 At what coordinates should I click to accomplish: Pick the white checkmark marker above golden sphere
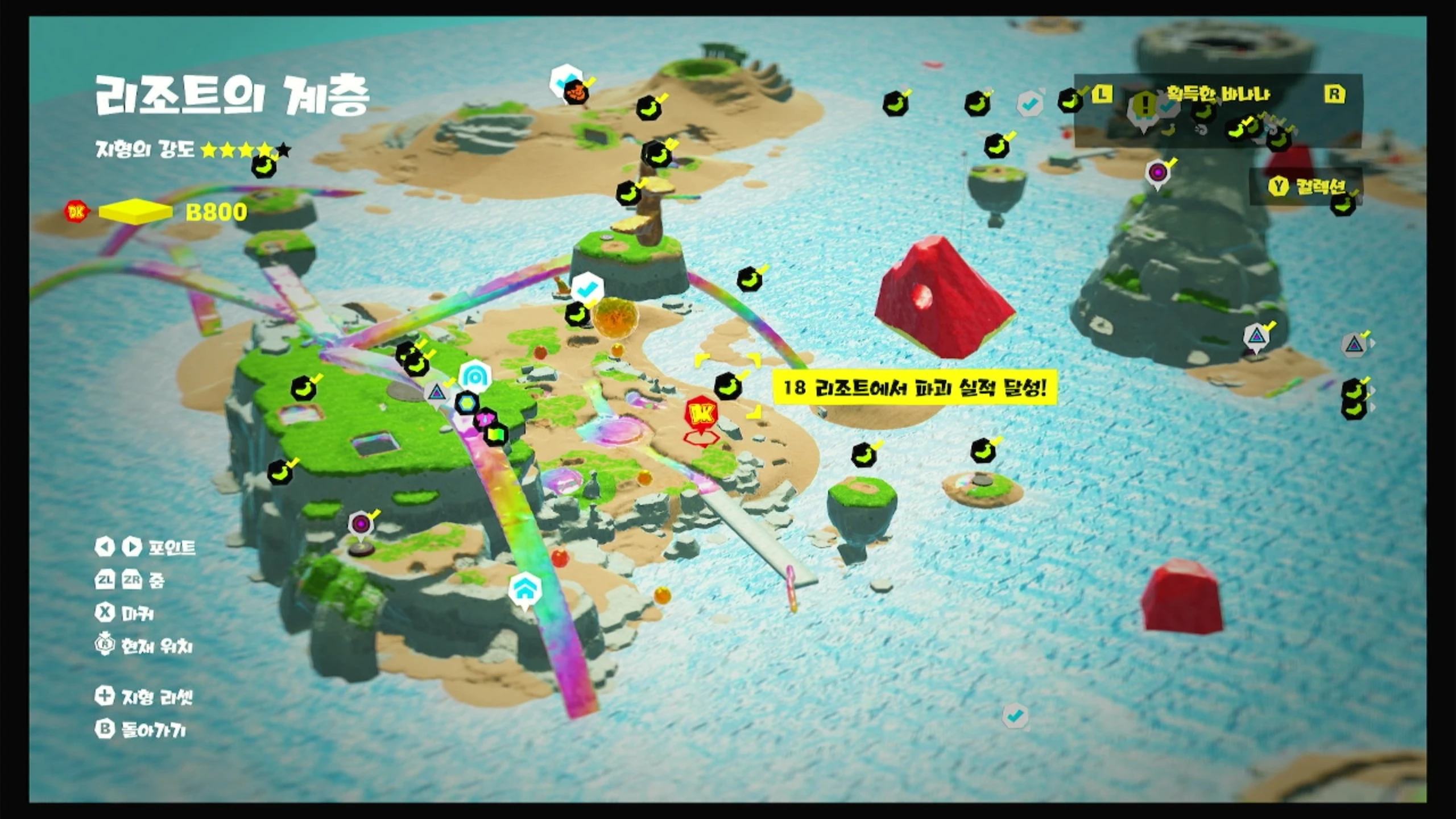586,288
